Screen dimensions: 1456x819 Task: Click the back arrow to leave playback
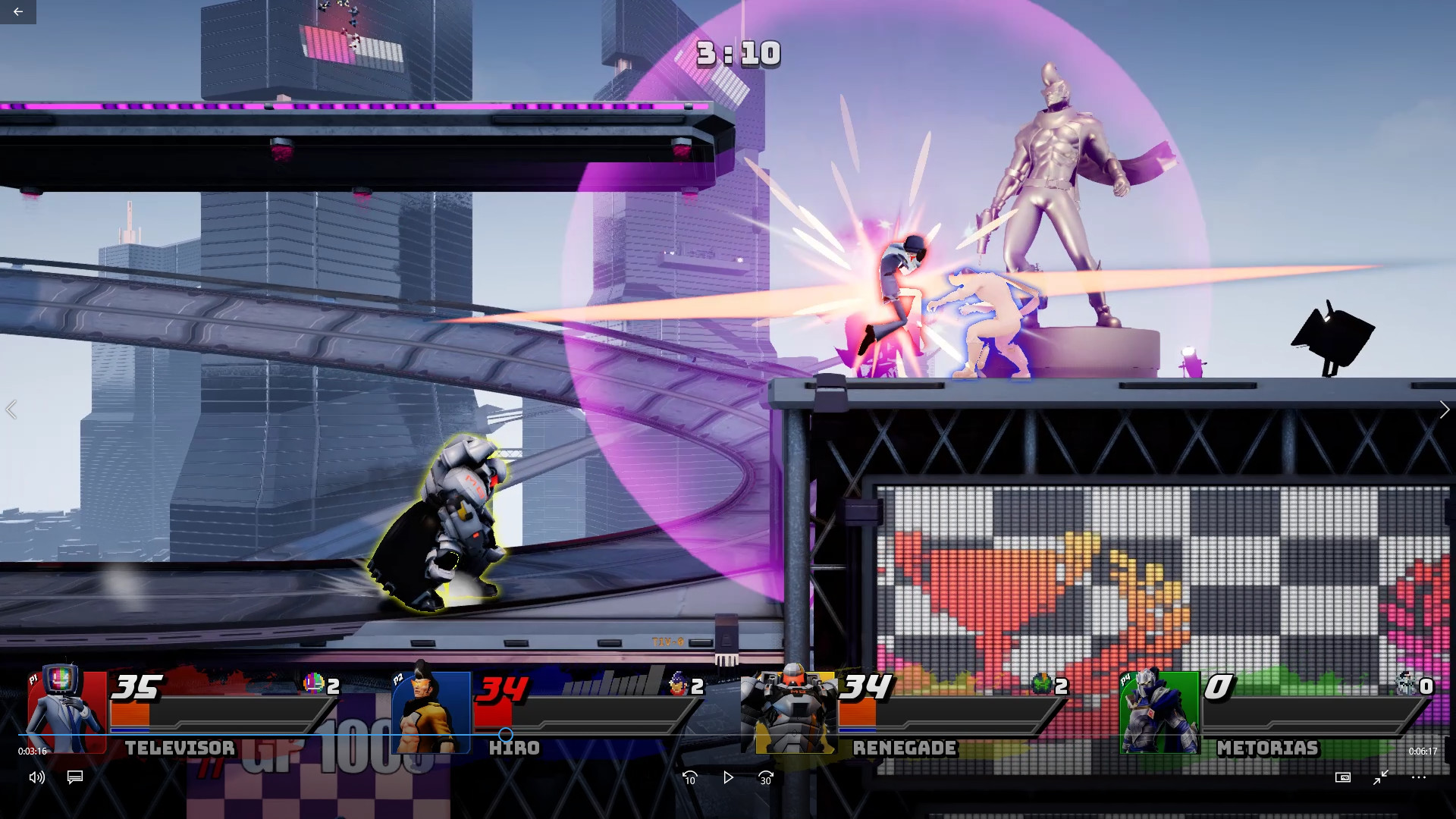17,11
